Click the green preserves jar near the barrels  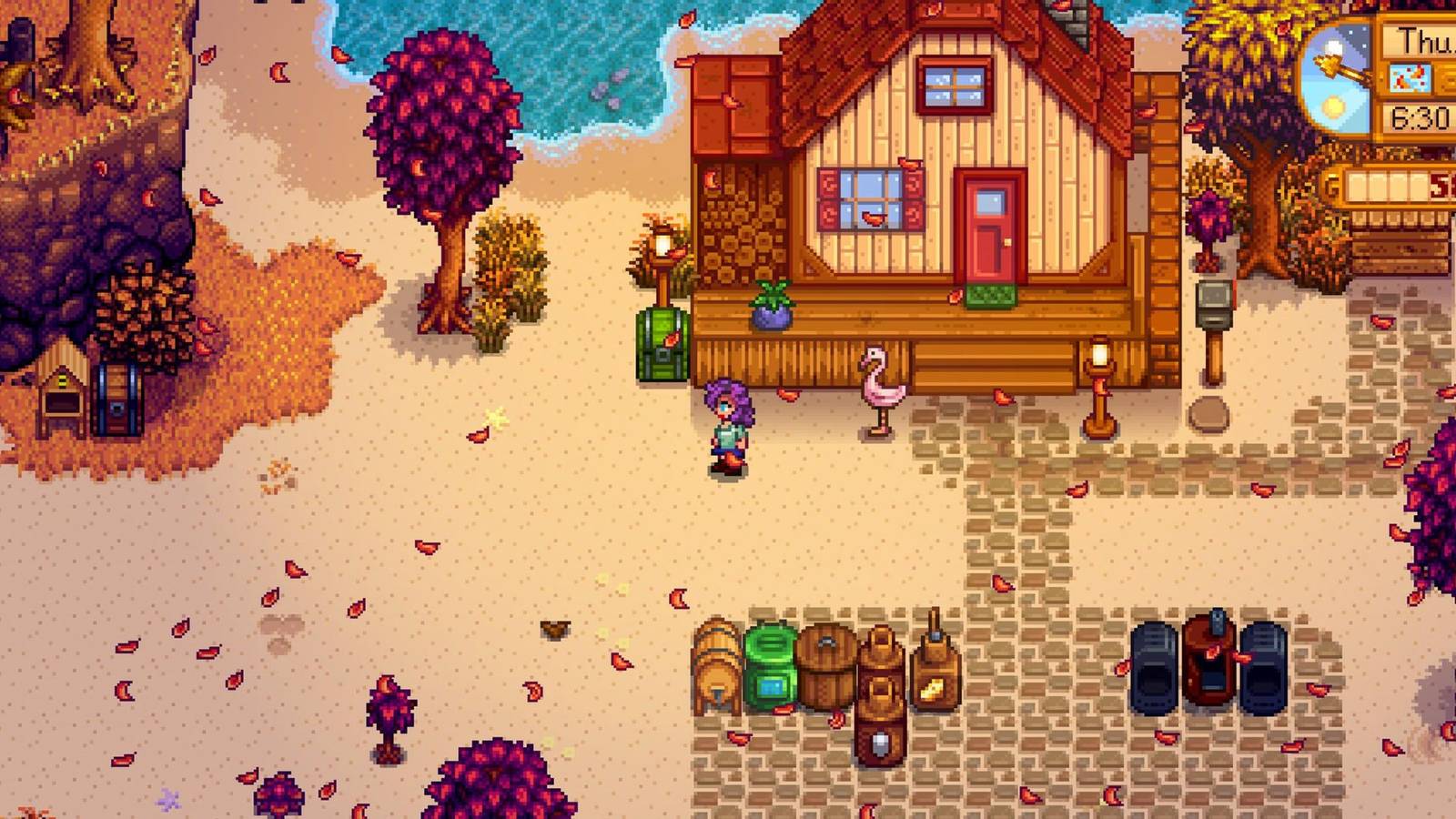coord(772,664)
